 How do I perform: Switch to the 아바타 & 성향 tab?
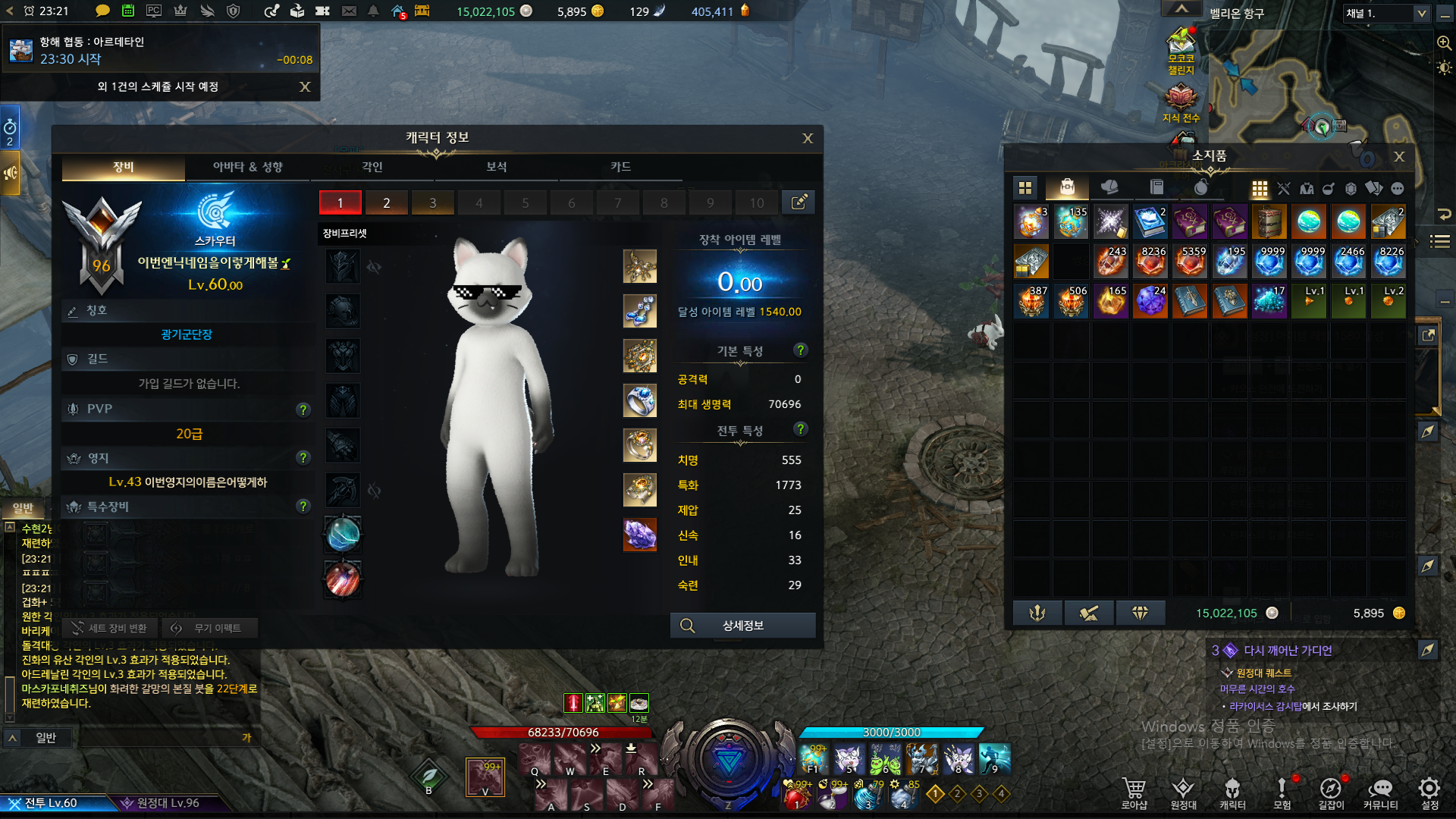(247, 167)
